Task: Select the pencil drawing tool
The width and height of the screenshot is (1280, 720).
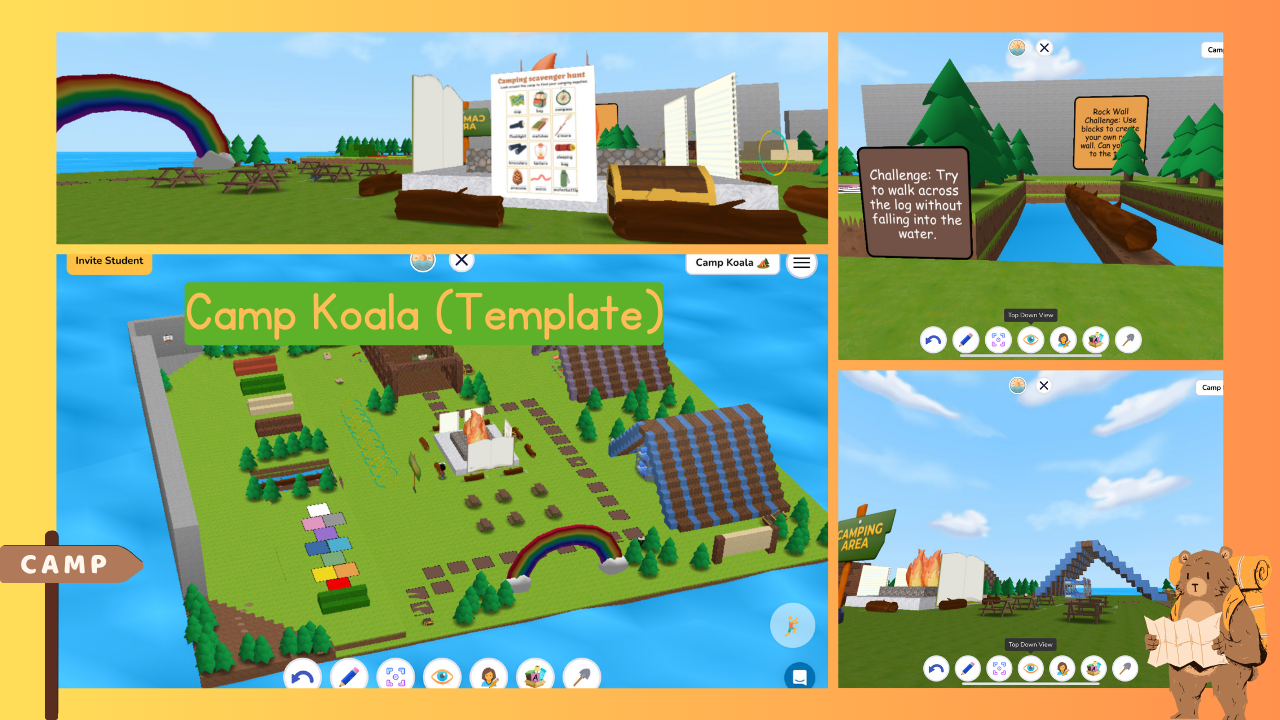Action: pos(347,676)
